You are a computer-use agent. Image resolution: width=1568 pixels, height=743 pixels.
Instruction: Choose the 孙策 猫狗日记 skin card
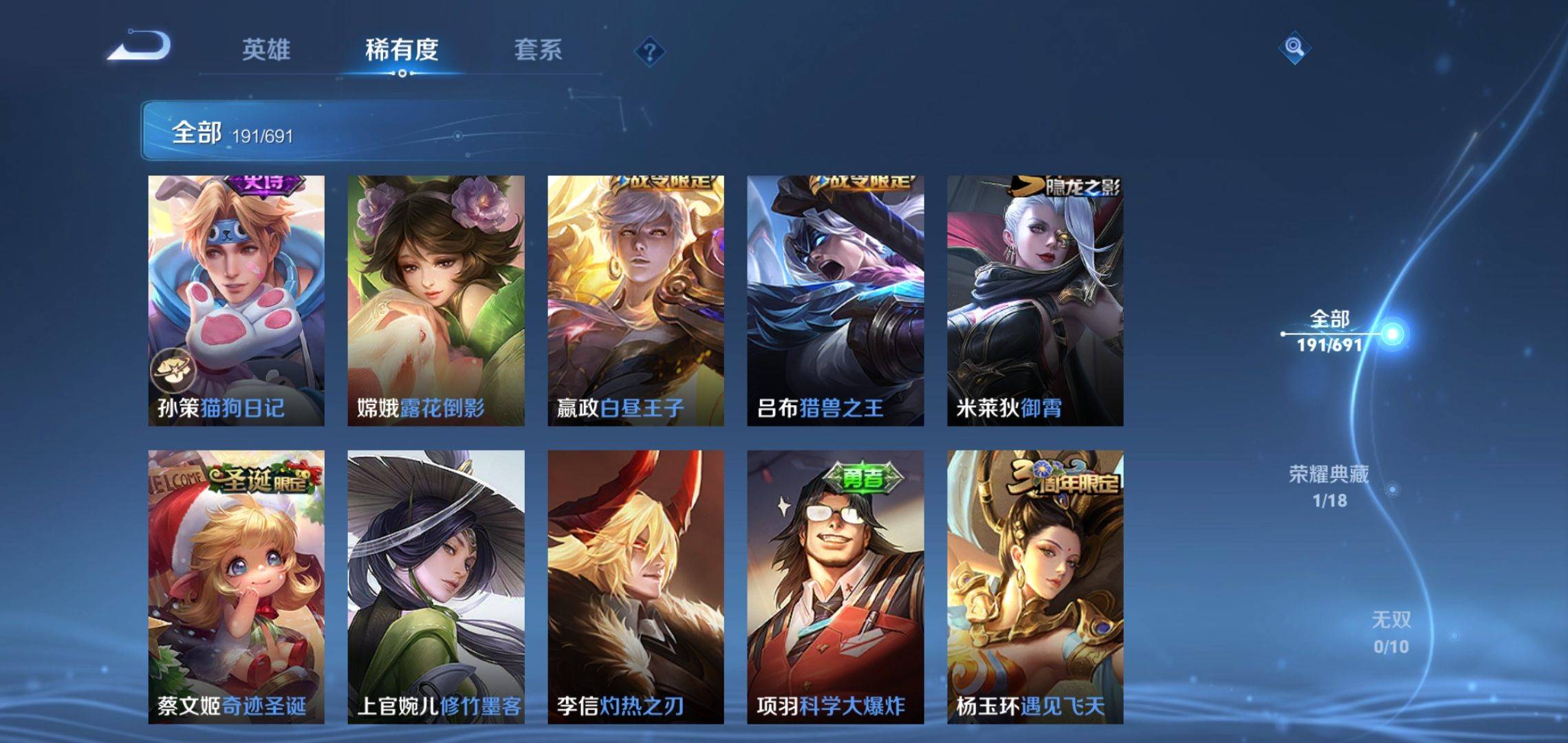(x=236, y=301)
